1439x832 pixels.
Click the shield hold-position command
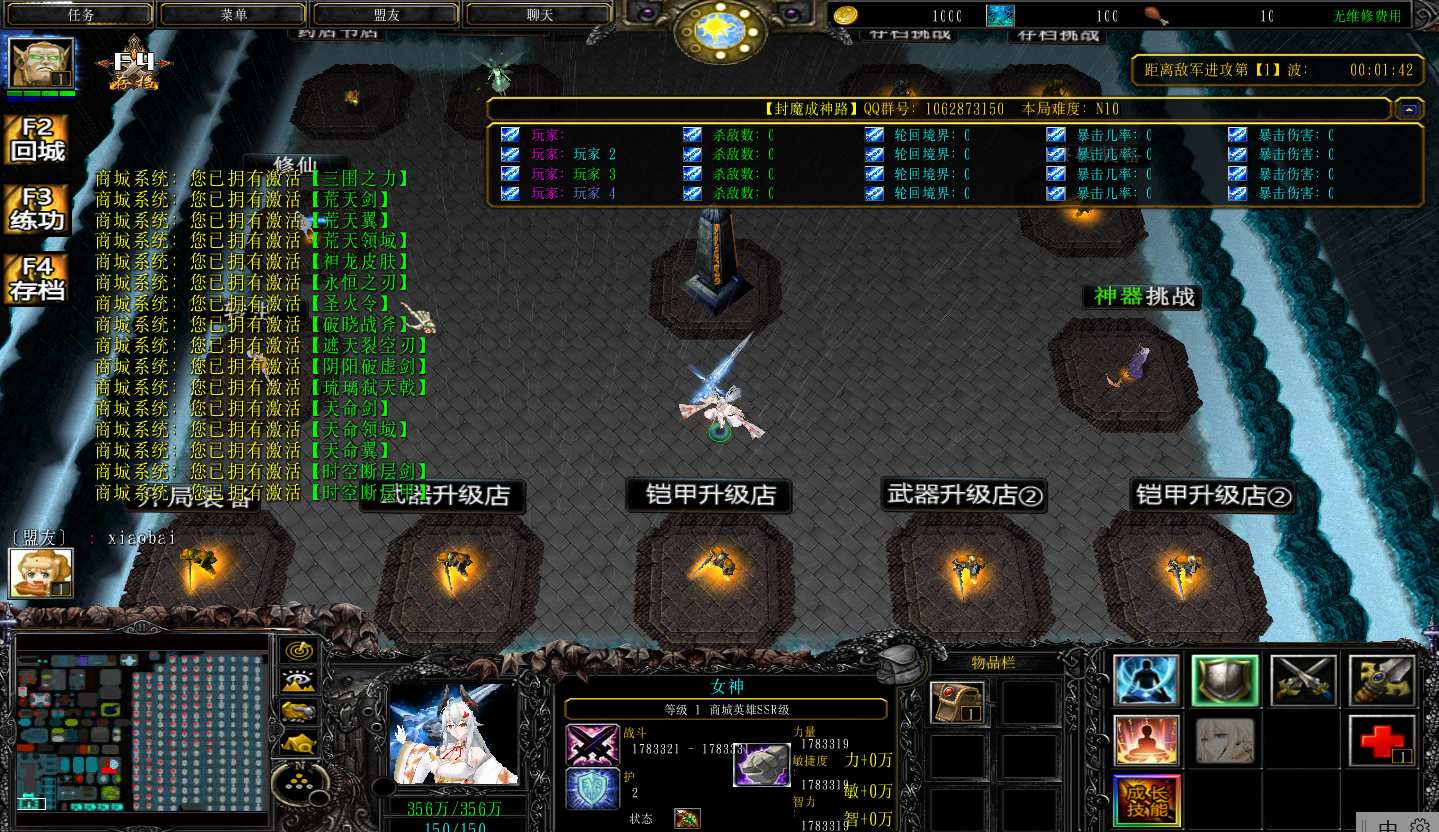(x=1225, y=680)
